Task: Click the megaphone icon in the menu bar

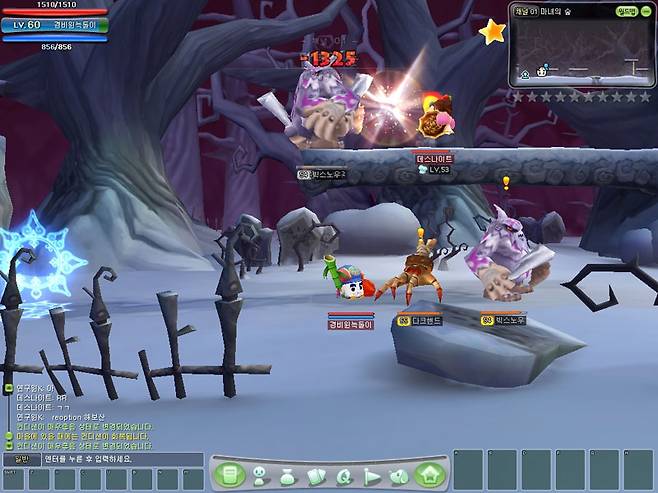Action: tap(399, 477)
